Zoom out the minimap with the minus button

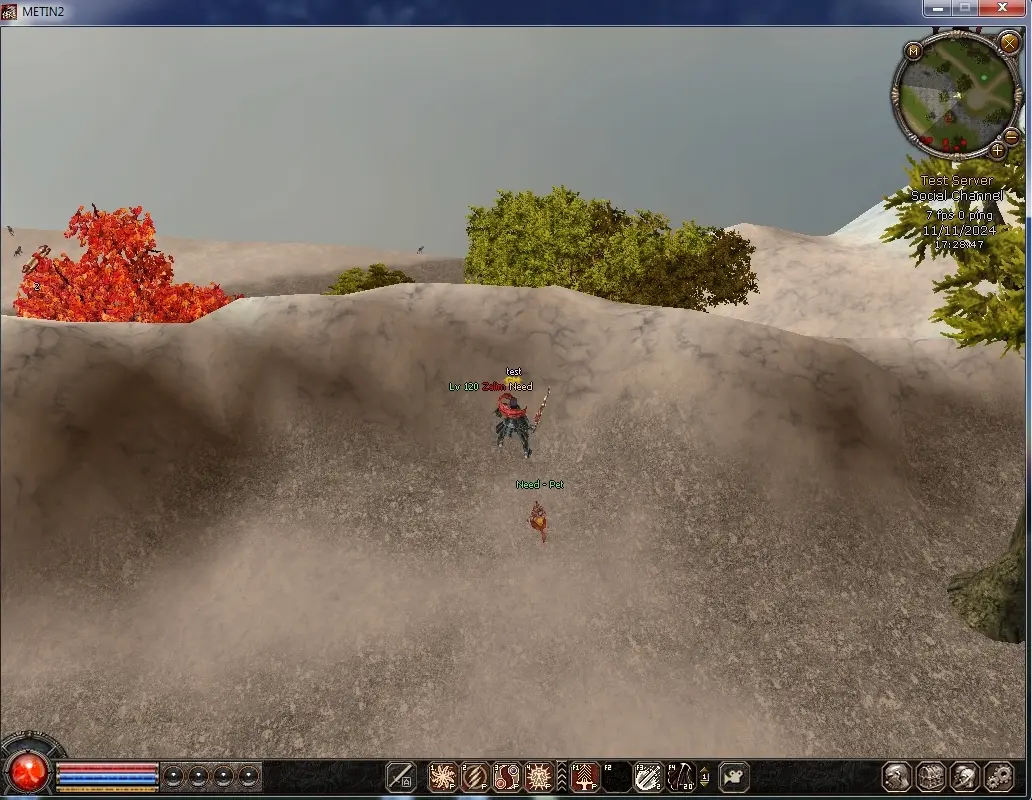click(x=1010, y=136)
